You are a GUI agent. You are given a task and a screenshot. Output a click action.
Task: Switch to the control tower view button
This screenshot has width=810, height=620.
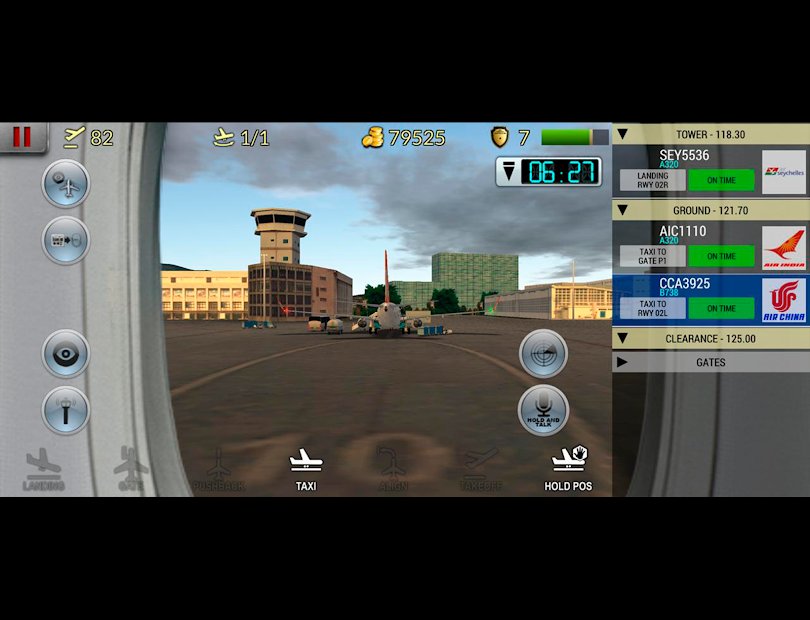coord(66,410)
